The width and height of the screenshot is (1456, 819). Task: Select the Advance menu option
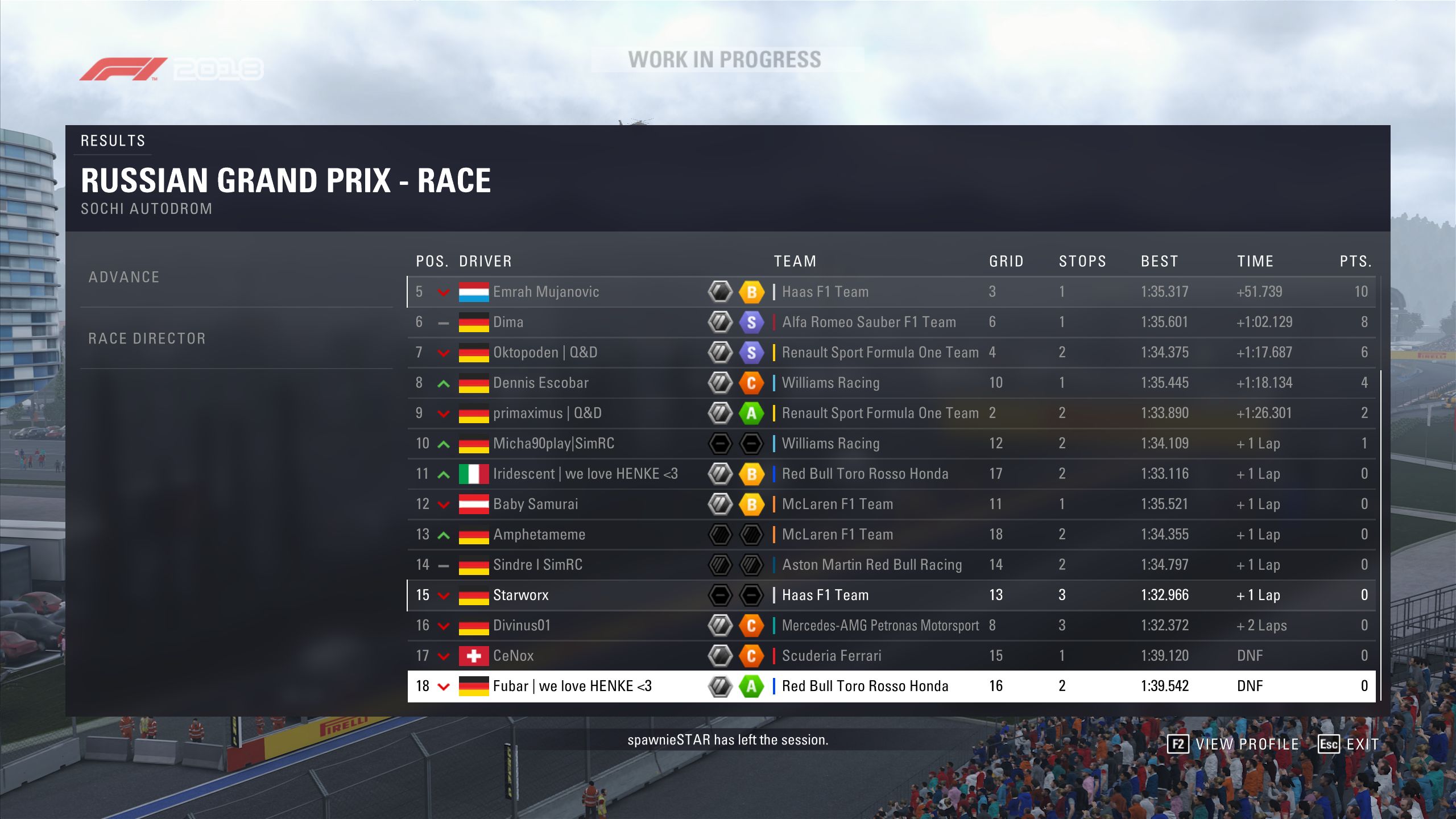pos(124,278)
